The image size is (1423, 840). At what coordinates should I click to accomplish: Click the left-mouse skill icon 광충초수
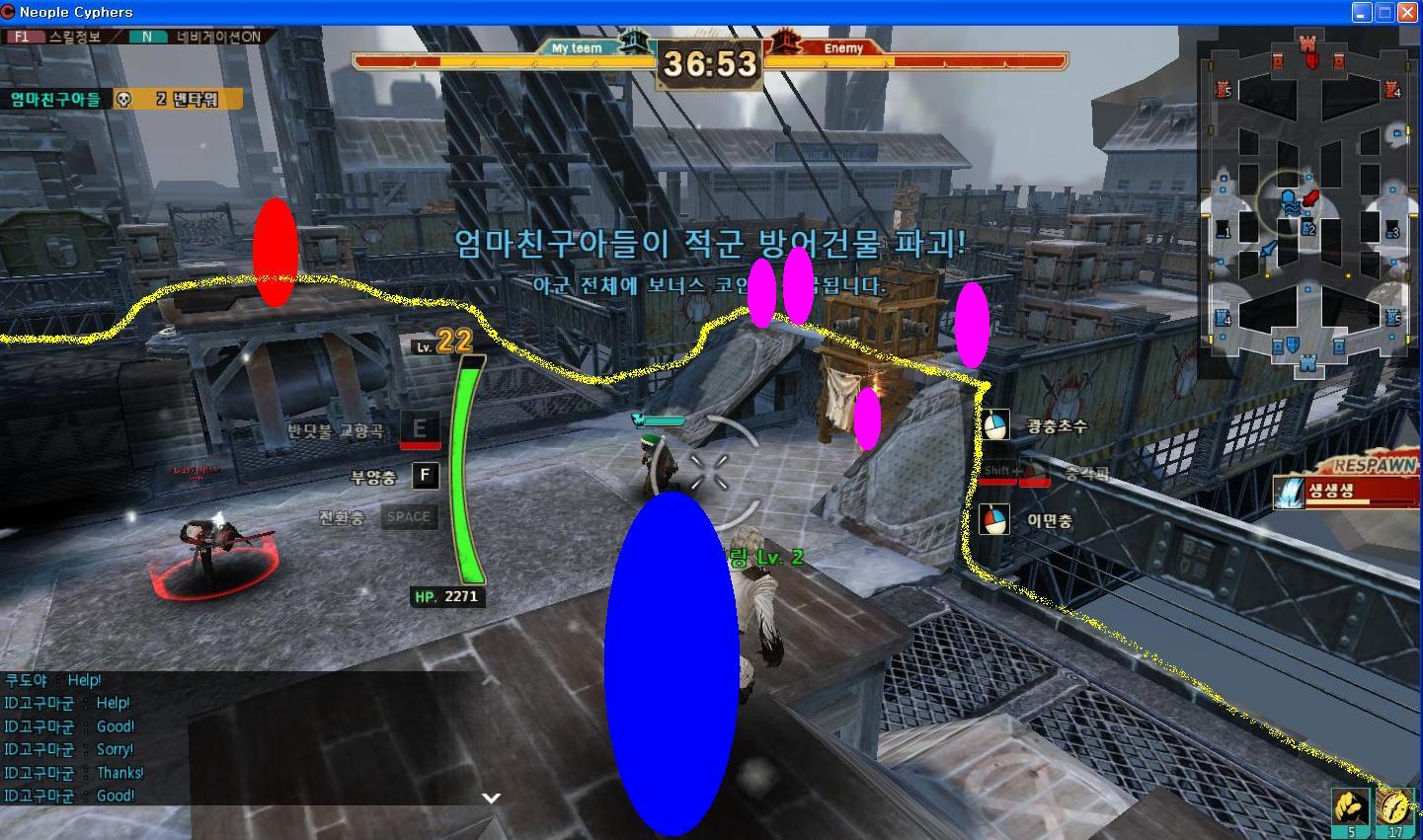point(994,426)
